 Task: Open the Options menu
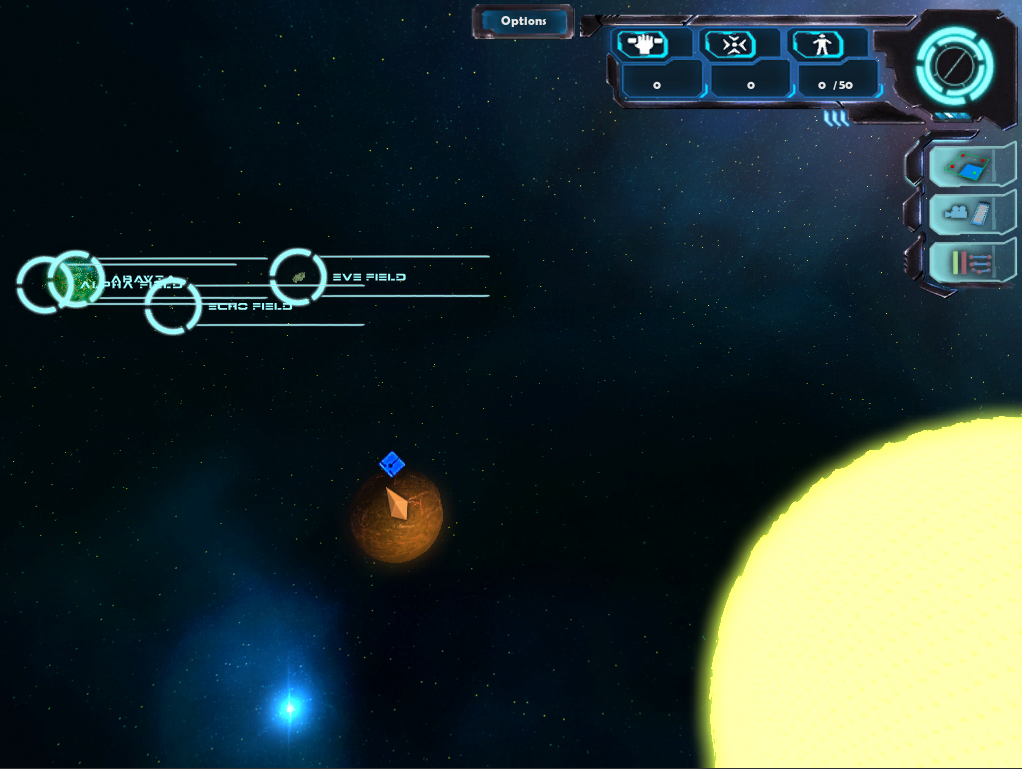[x=523, y=21]
